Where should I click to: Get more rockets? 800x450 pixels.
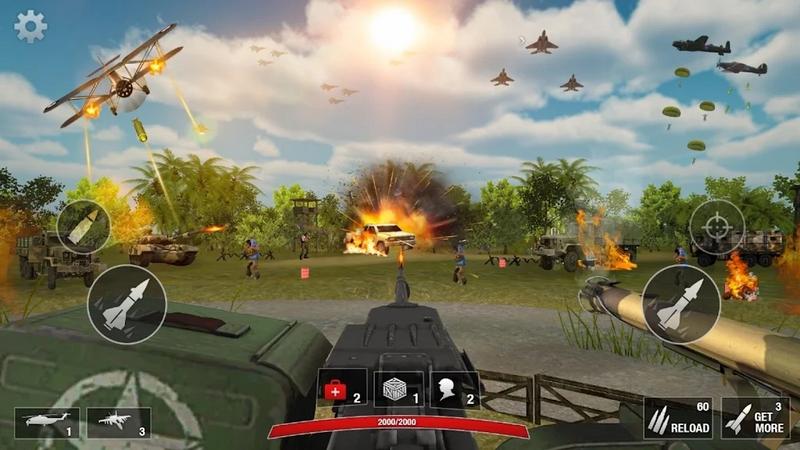755,419
